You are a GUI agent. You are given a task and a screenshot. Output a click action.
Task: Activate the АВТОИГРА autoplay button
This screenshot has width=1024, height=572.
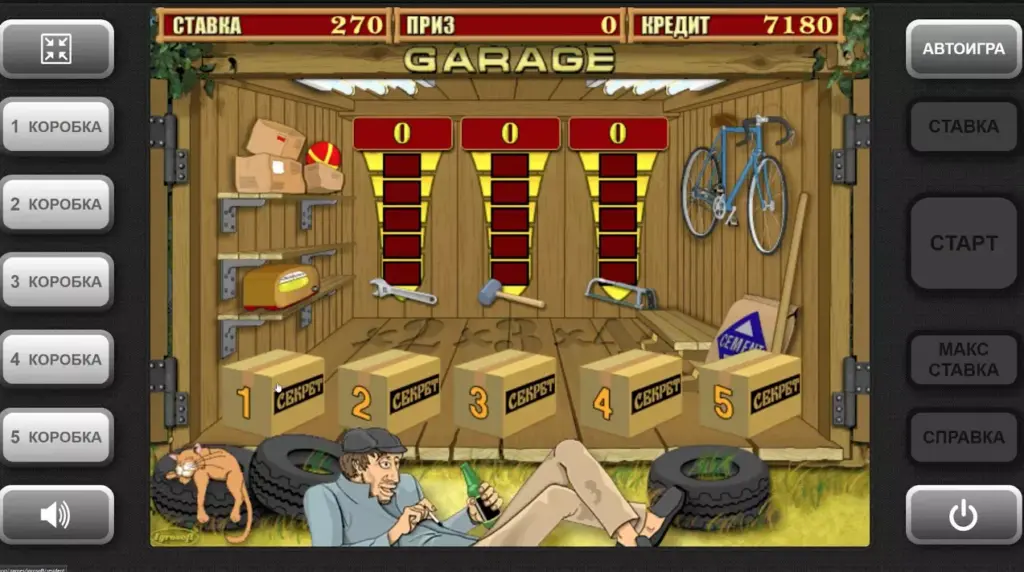tap(963, 49)
